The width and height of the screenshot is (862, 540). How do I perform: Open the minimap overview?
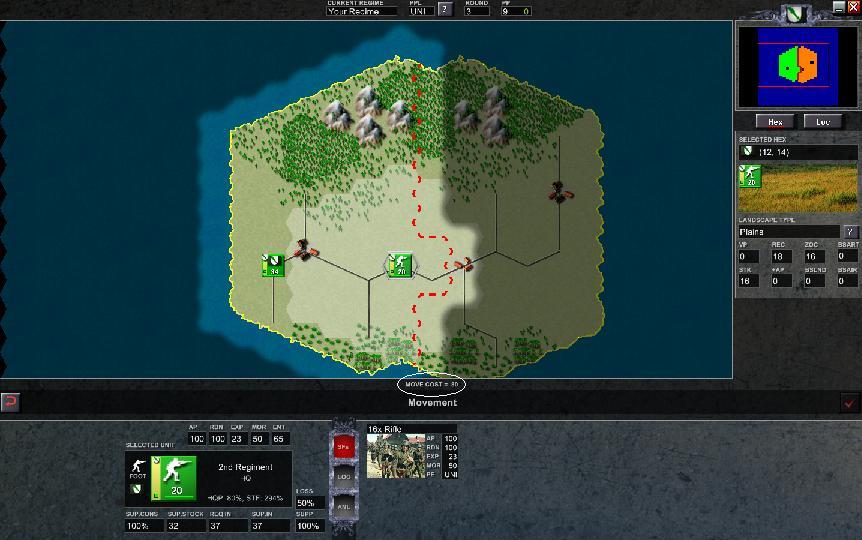coord(797,66)
